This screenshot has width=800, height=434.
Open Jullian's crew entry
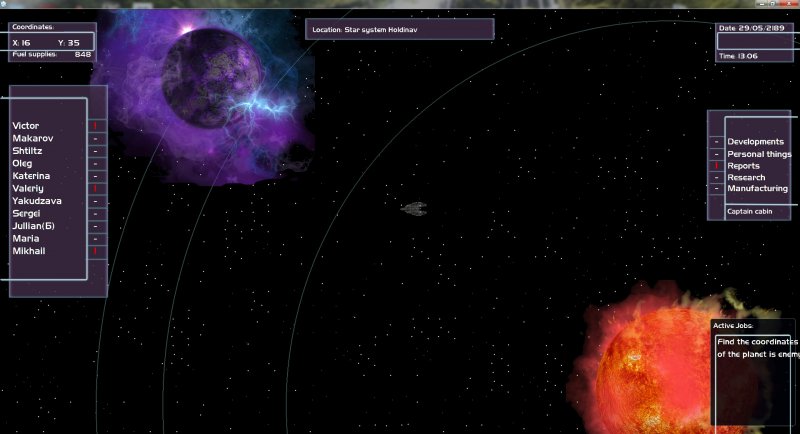click(35, 227)
